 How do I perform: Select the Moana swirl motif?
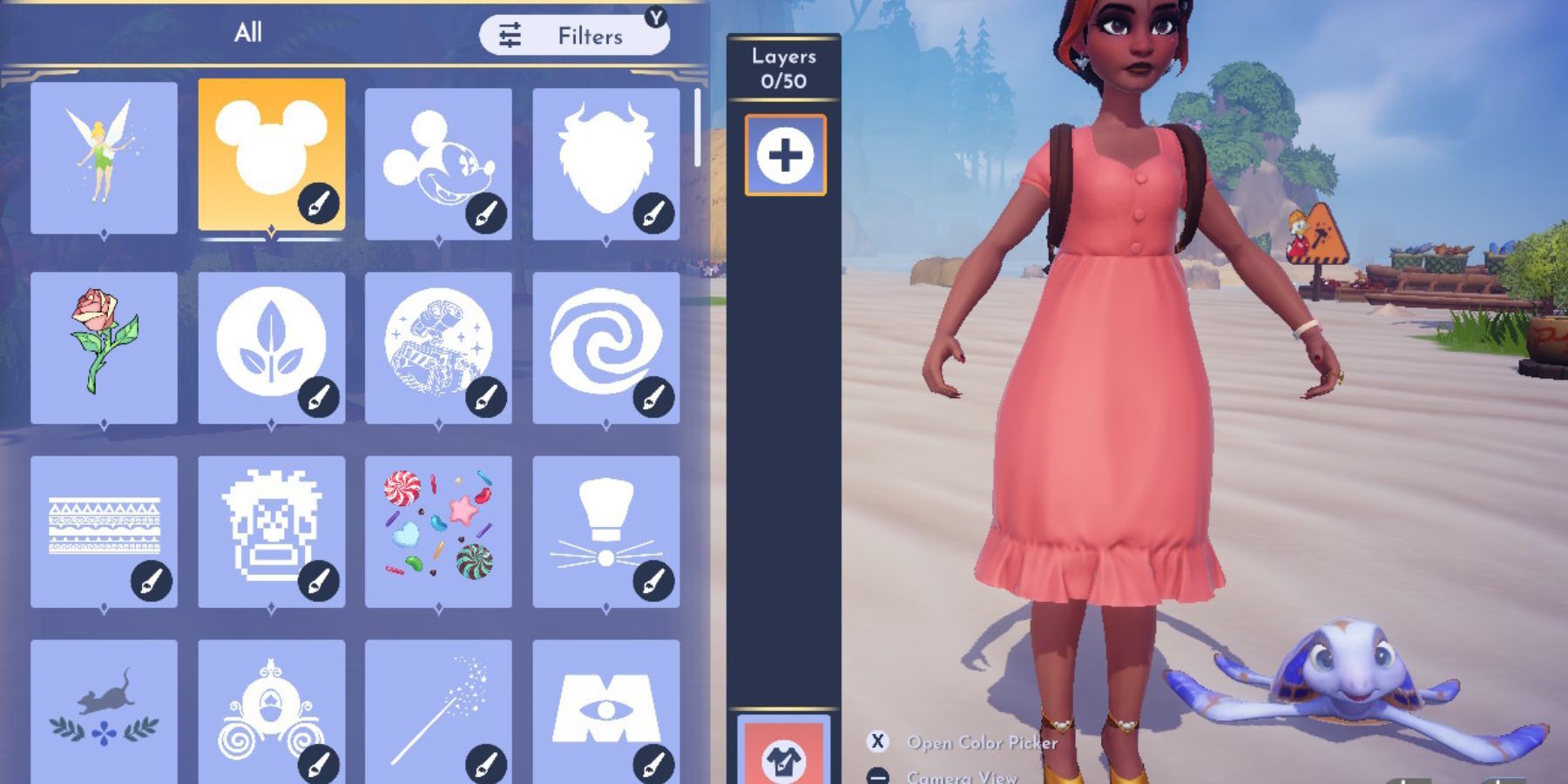[608, 348]
